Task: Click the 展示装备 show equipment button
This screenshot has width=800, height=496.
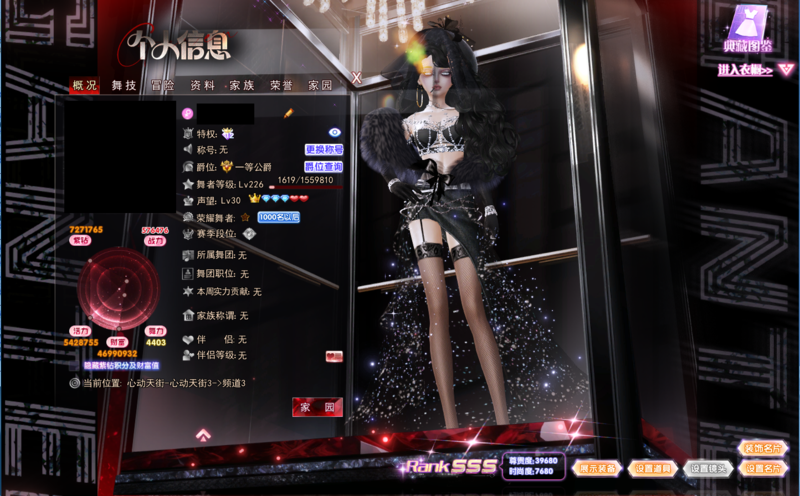Action: (x=598, y=467)
